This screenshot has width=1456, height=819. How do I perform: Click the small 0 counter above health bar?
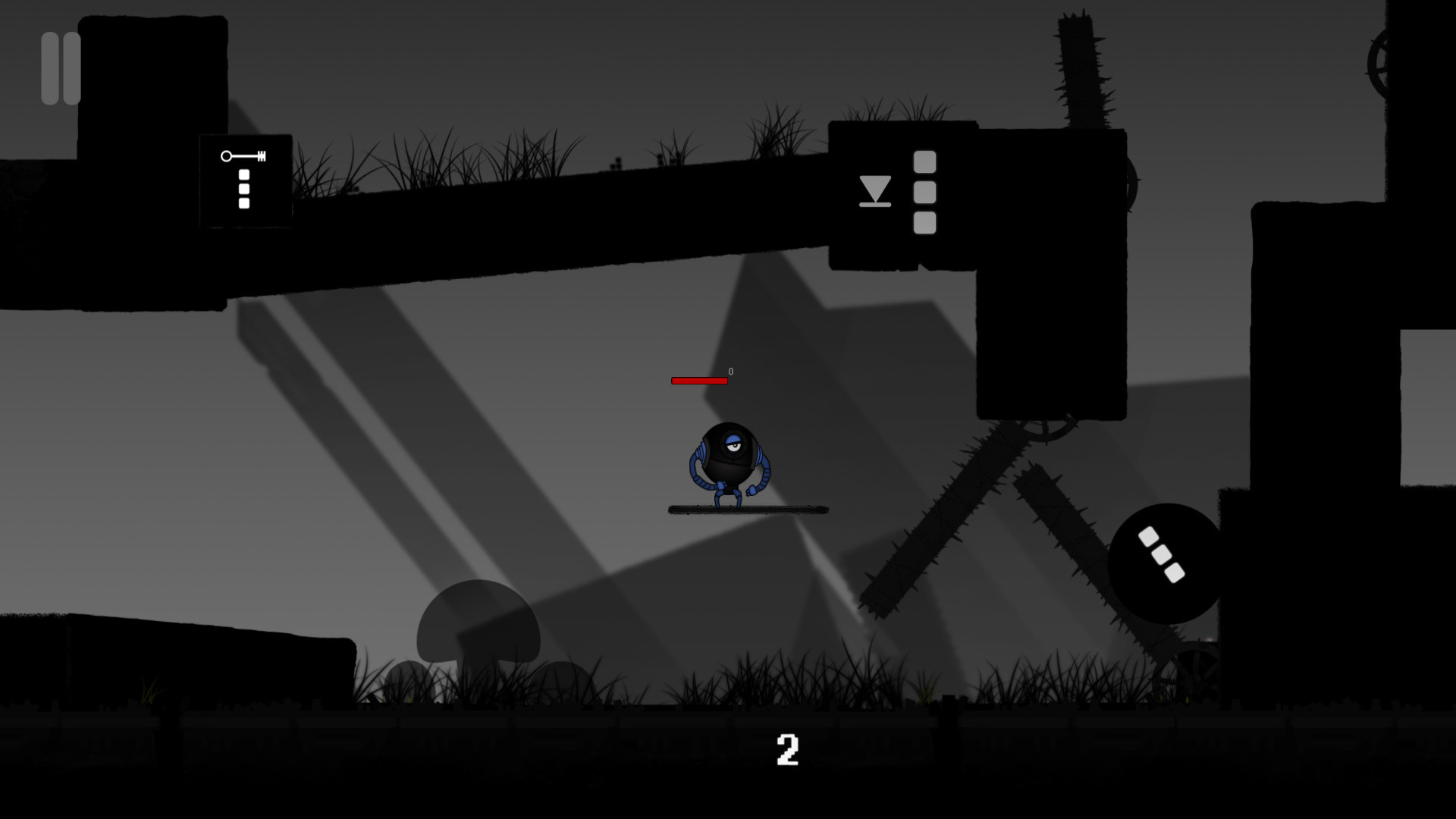click(x=730, y=372)
